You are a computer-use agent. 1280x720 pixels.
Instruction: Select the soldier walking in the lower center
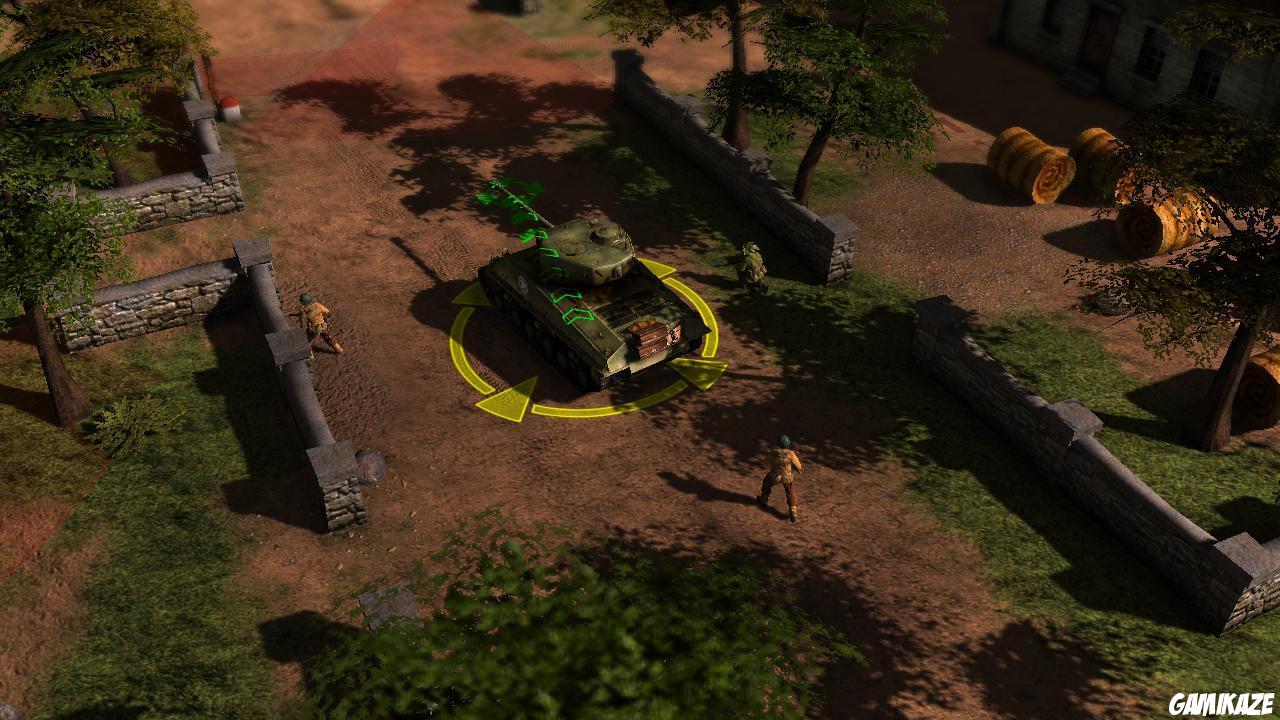click(783, 475)
